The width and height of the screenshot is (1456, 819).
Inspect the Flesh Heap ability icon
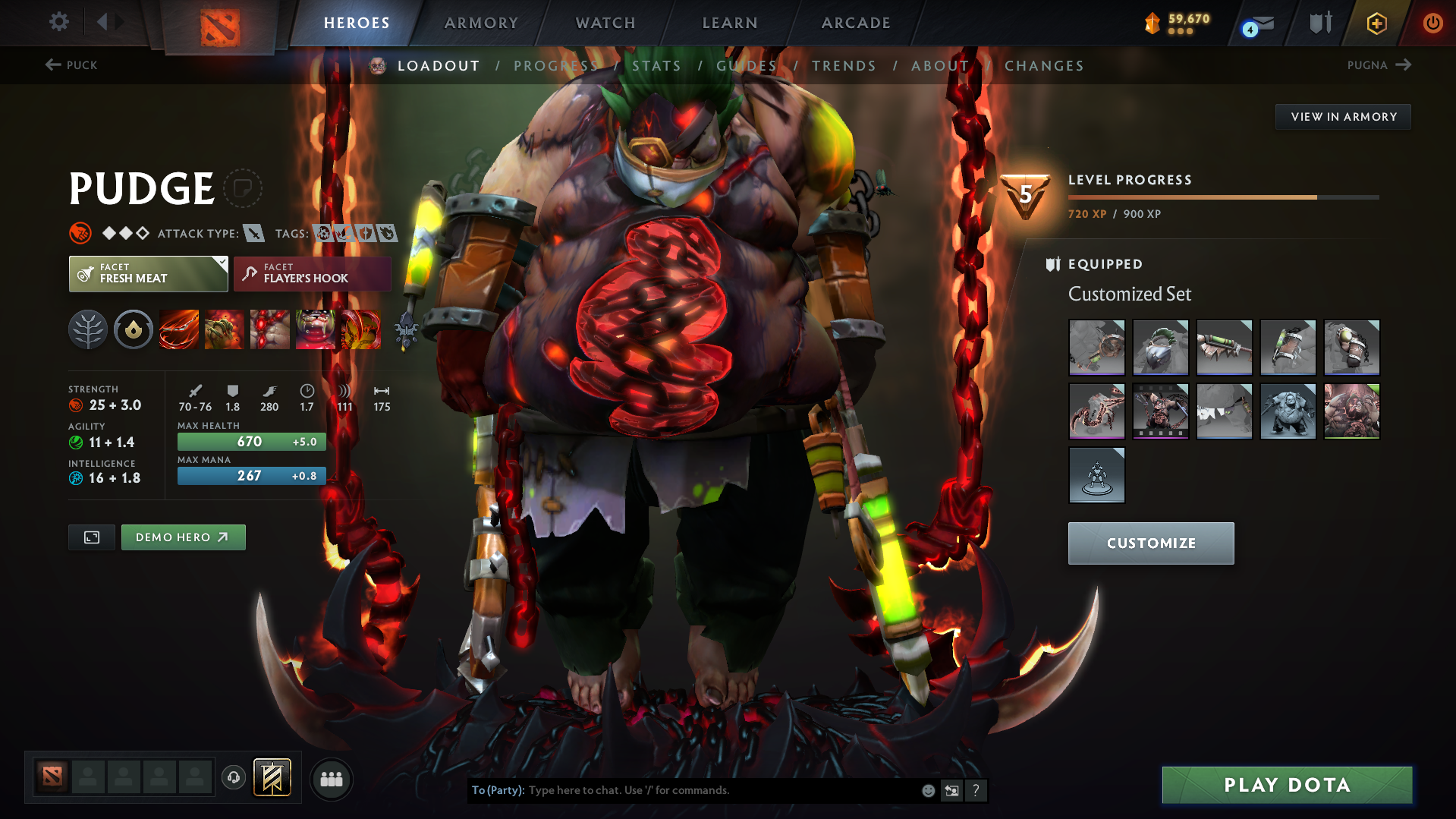[x=269, y=329]
